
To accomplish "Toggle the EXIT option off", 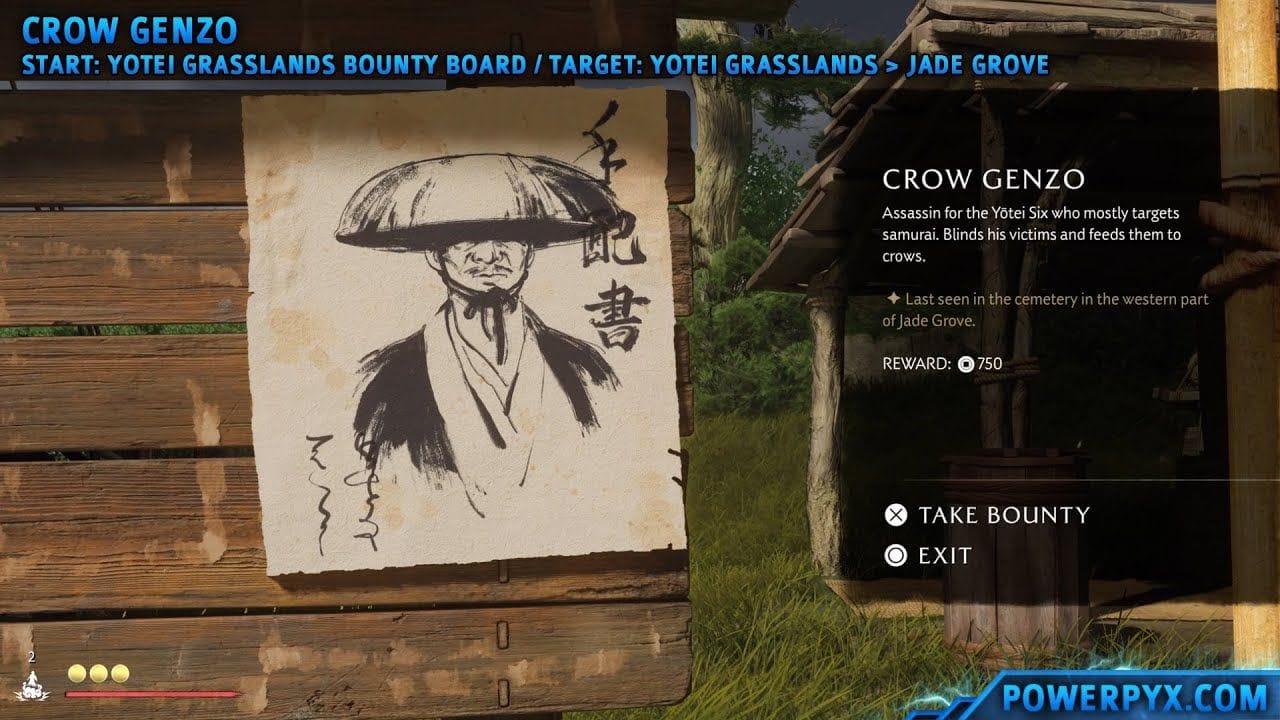I will pos(943,556).
